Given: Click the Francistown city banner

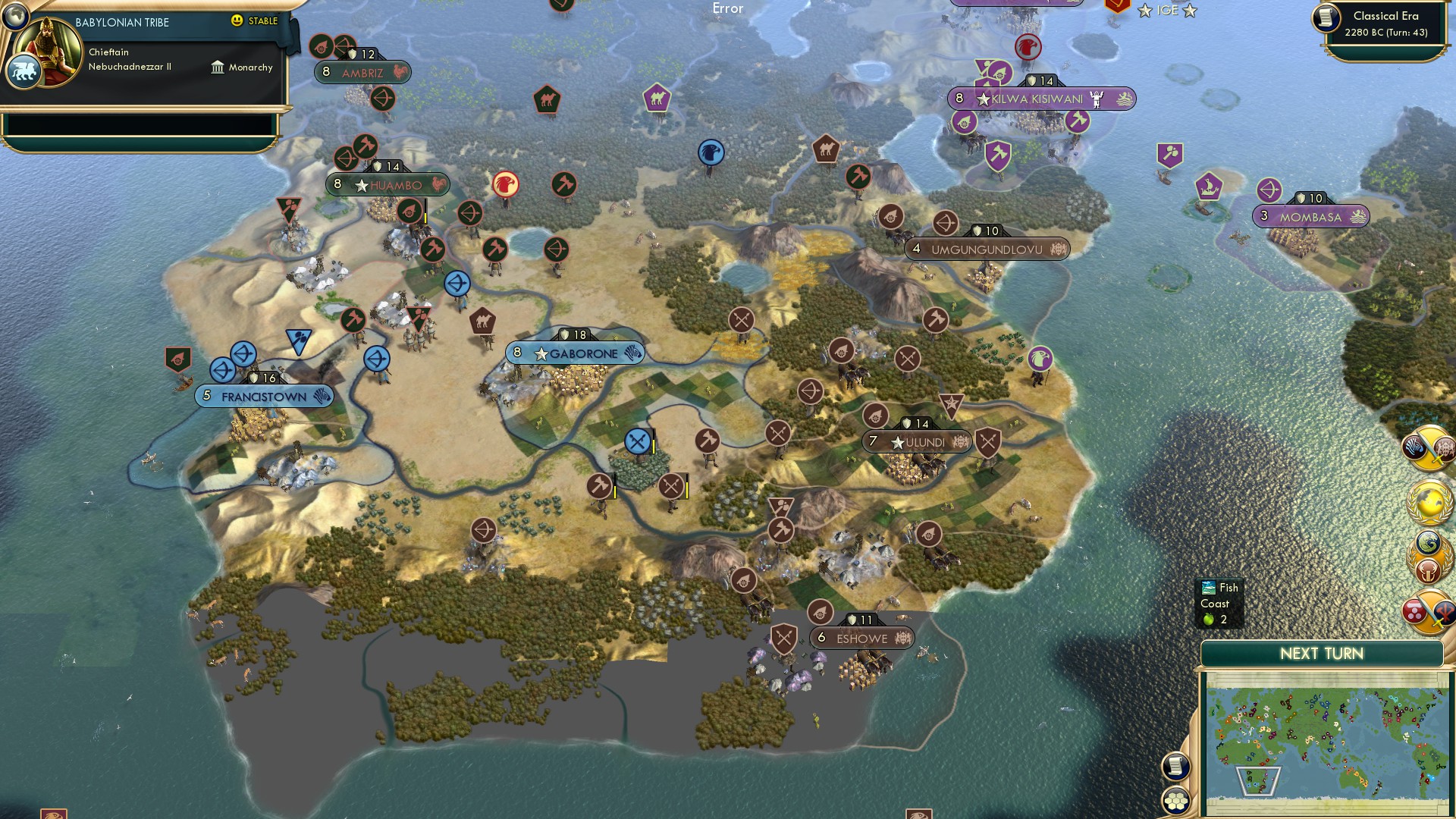Looking at the screenshot, I should point(264,395).
